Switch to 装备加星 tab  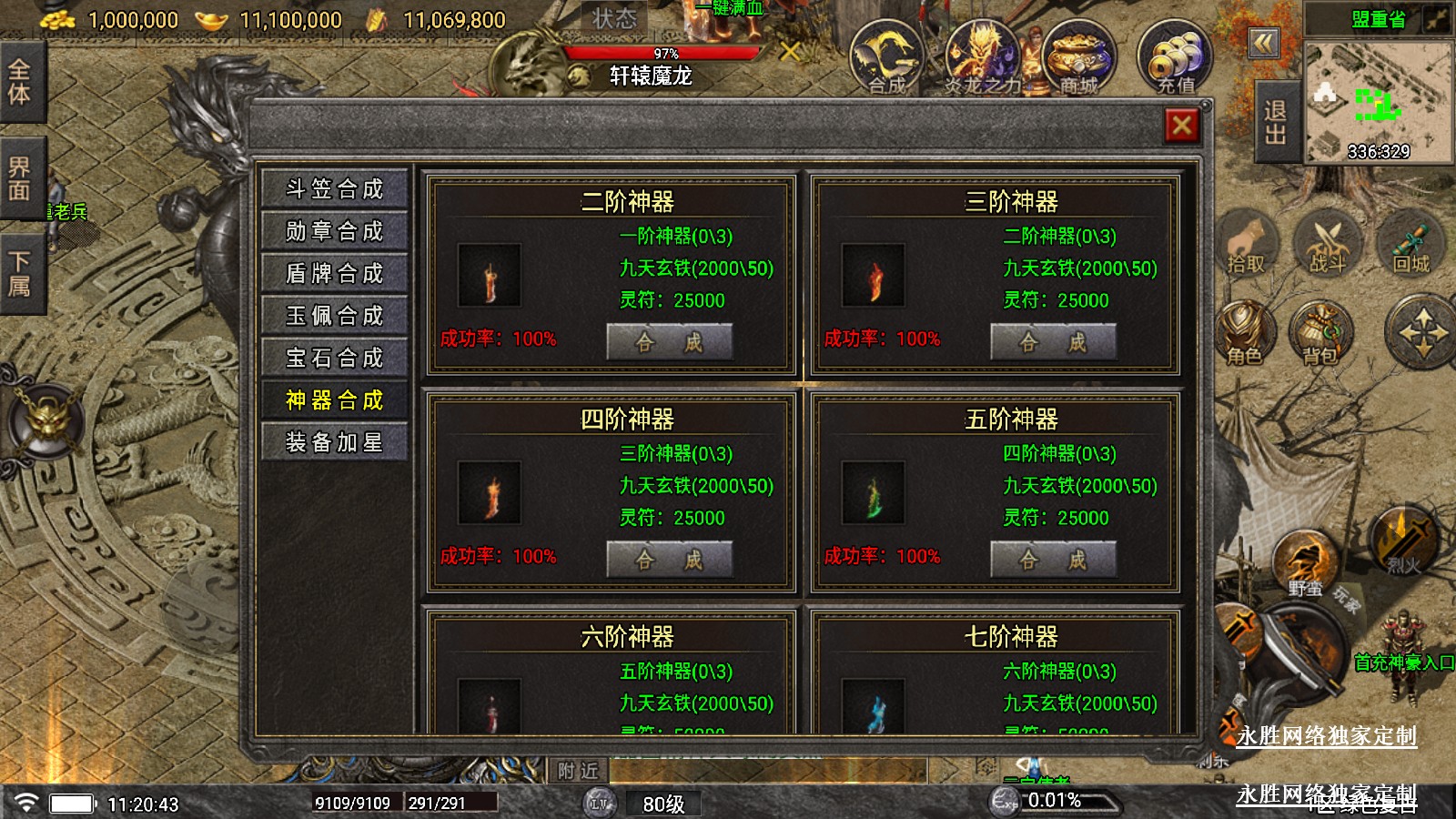pyautogui.click(x=334, y=442)
